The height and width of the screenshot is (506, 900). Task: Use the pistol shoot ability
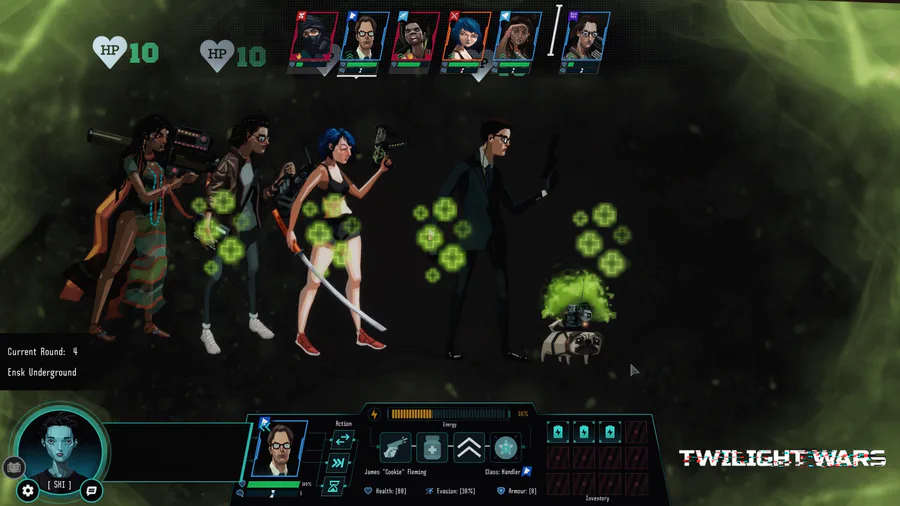click(394, 447)
